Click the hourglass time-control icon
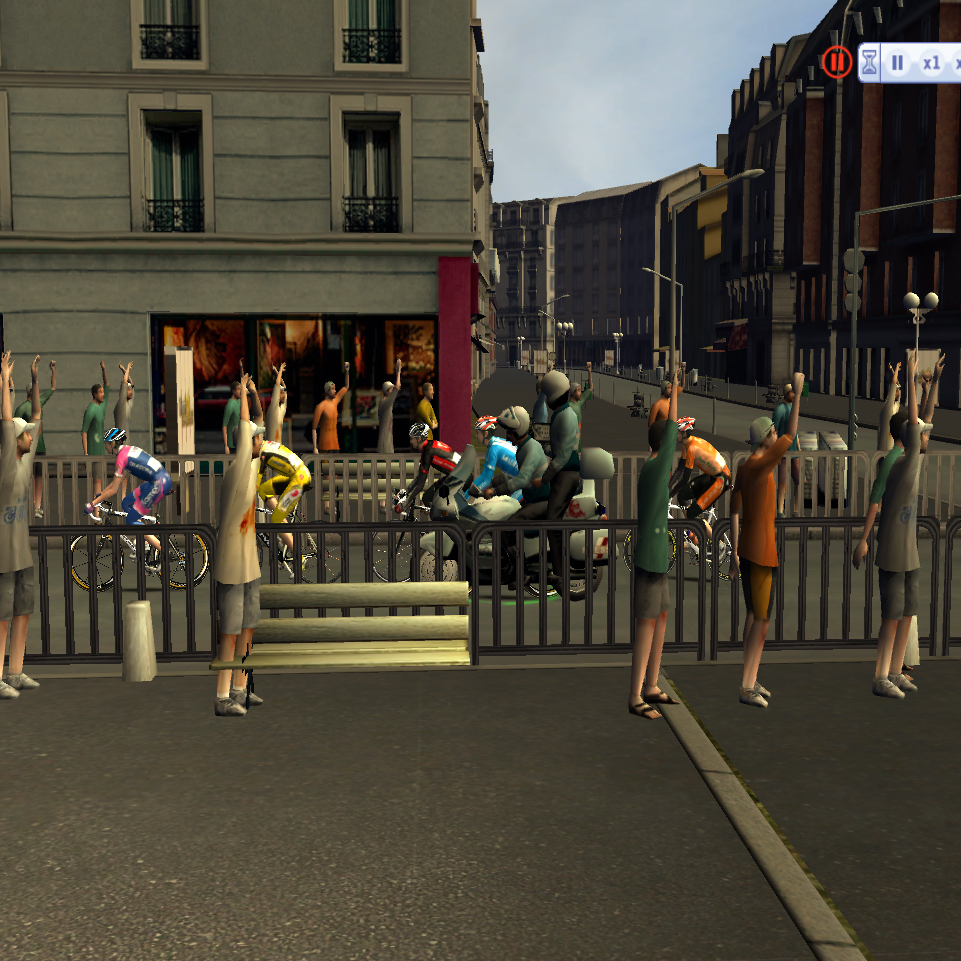This screenshot has height=961, width=961. click(x=869, y=63)
